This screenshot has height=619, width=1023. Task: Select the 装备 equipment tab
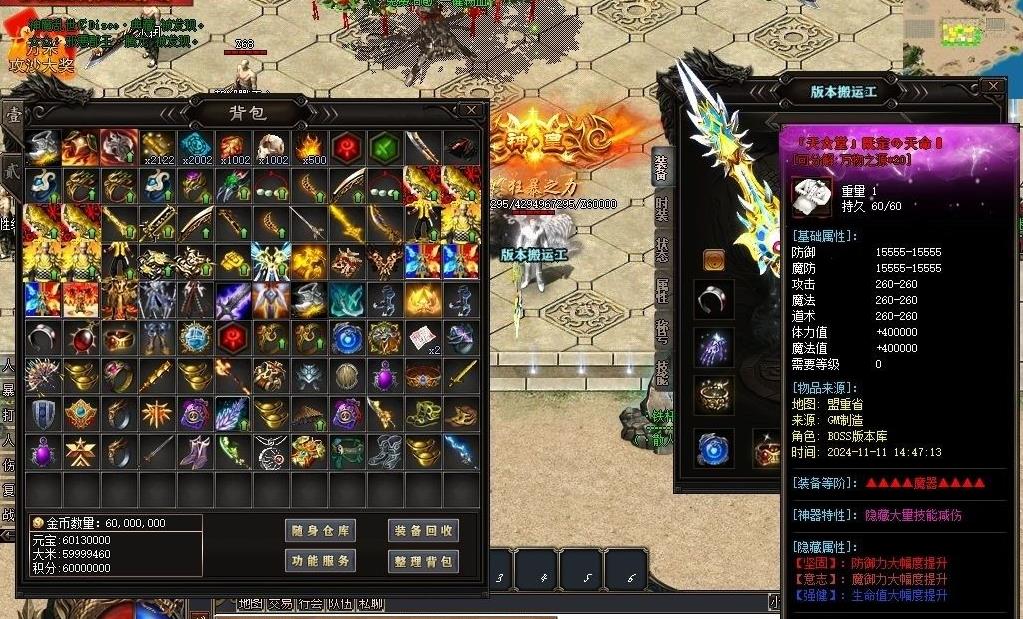(x=662, y=167)
